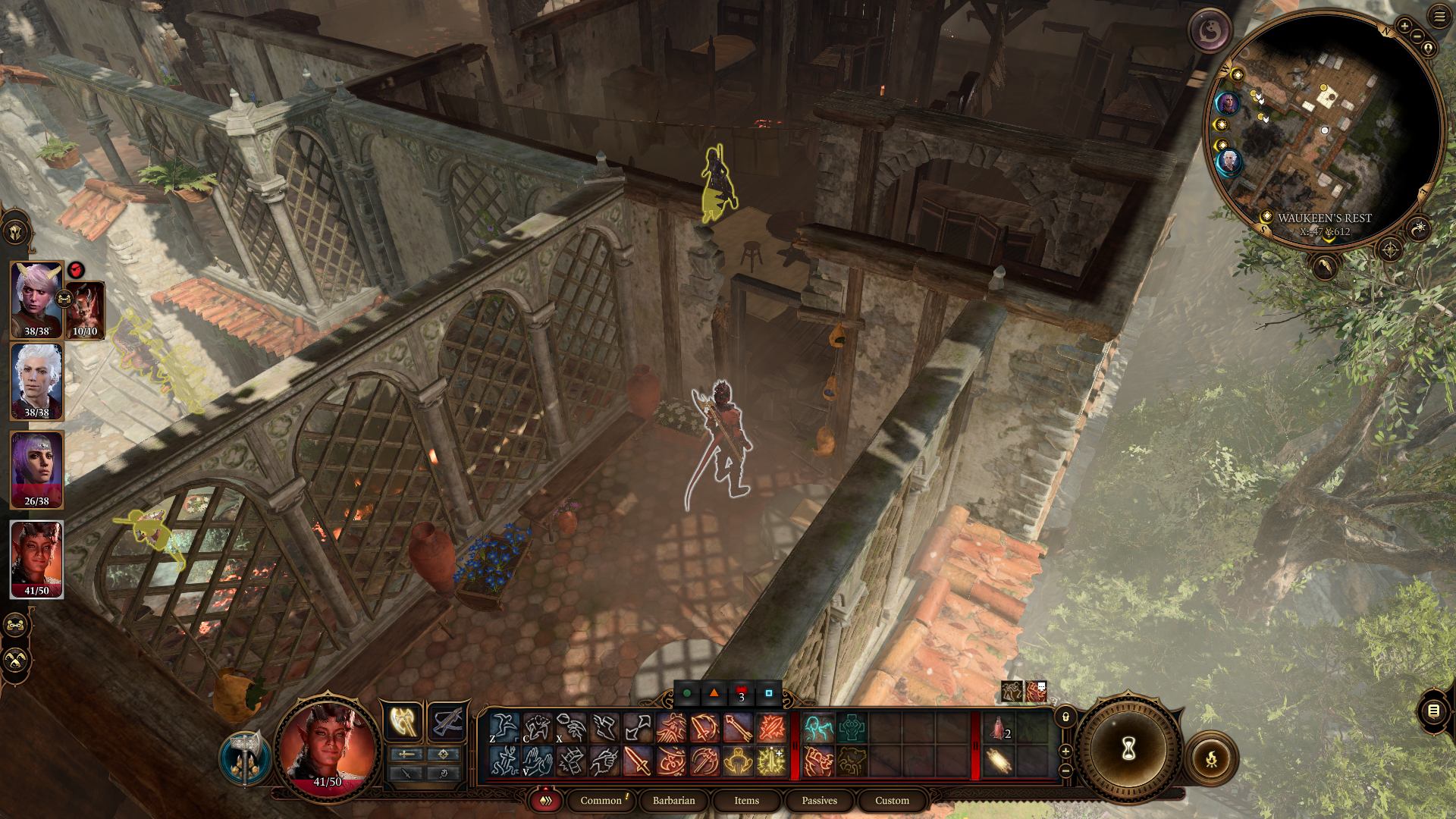Select the ranged crossbow weapon slot
This screenshot has height=819, width=1456.
(447, 721)
